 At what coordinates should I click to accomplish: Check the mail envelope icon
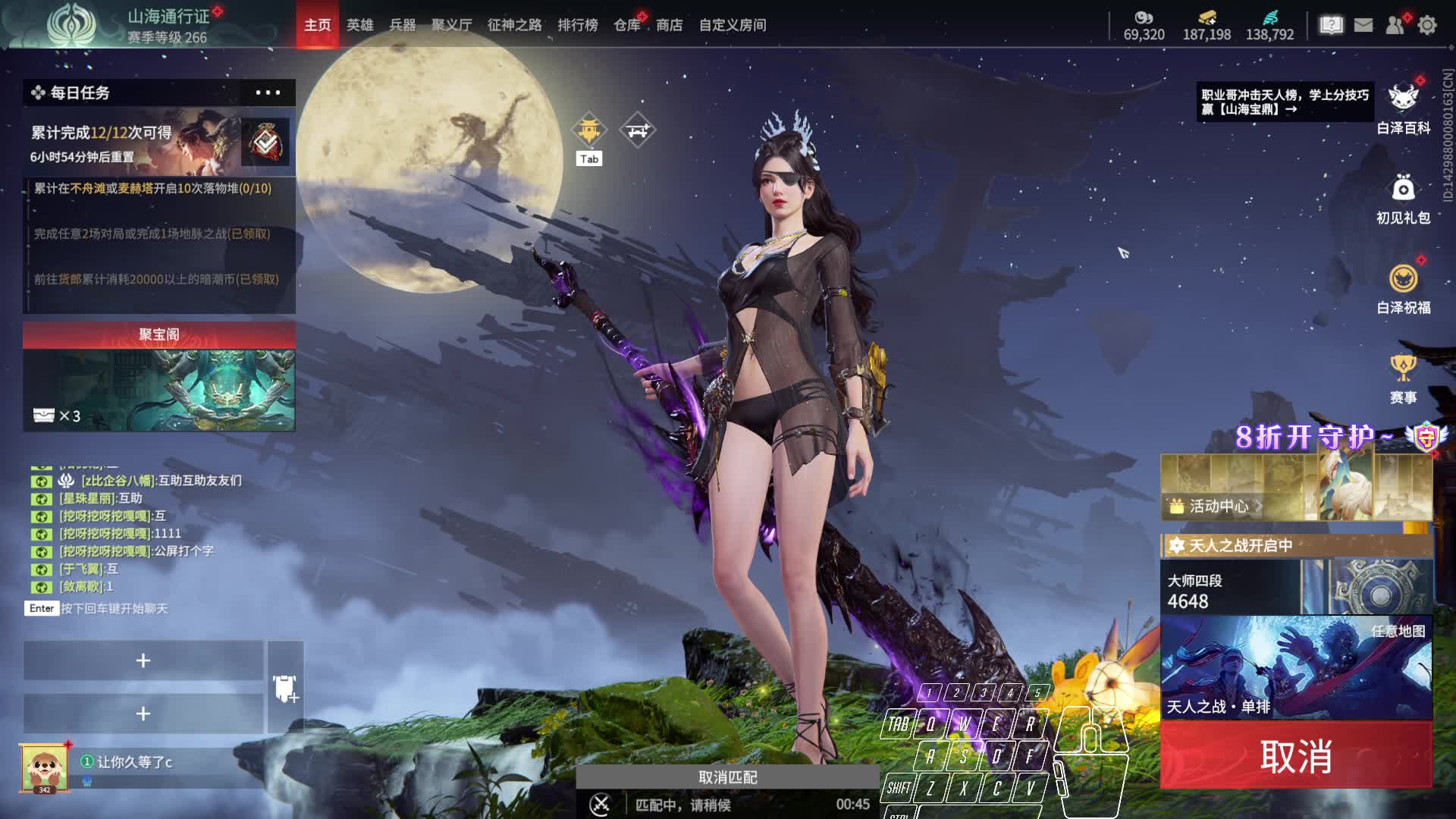(1363, 25)
